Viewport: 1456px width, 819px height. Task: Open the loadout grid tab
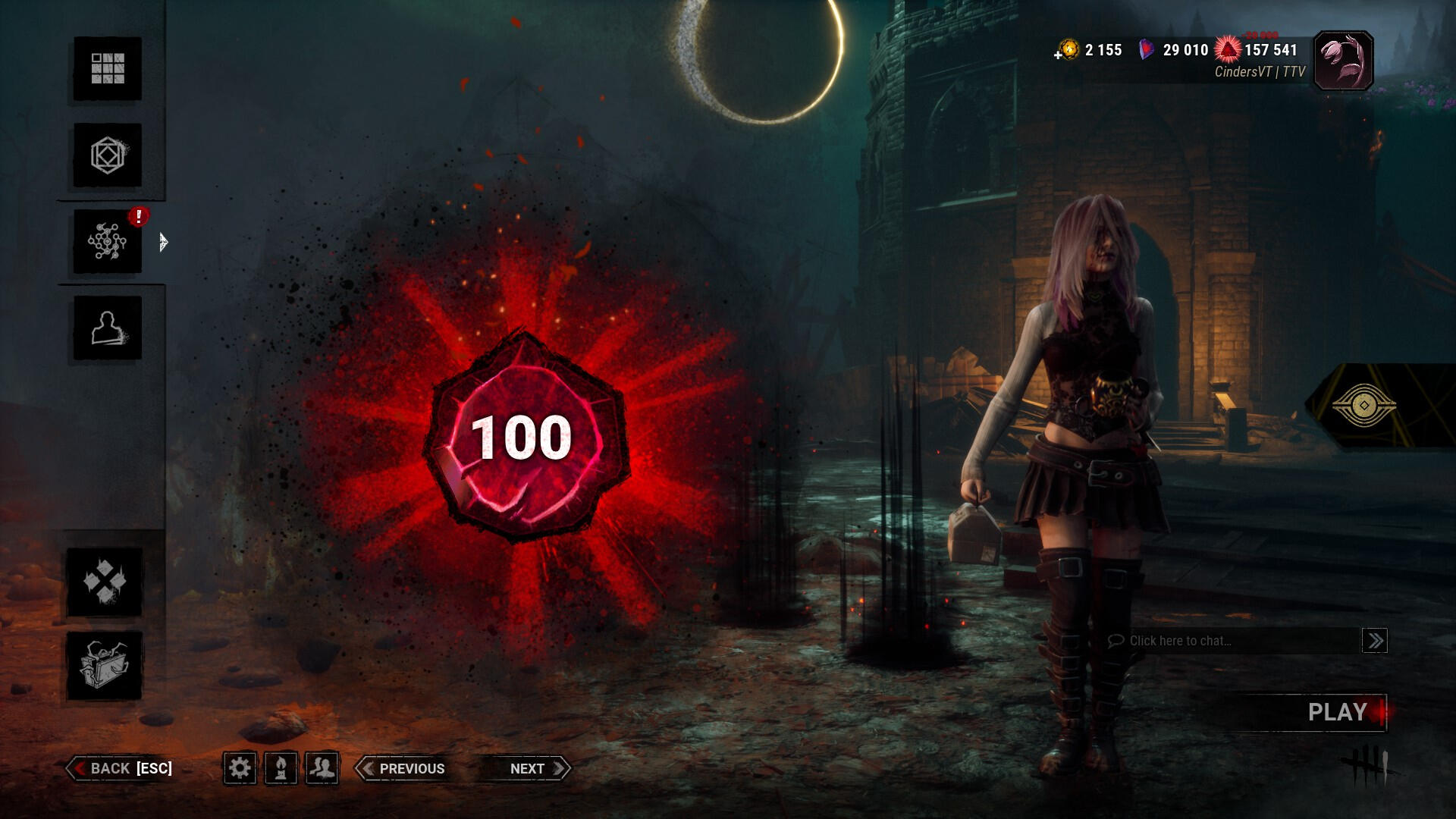click(x=107, y=68)
